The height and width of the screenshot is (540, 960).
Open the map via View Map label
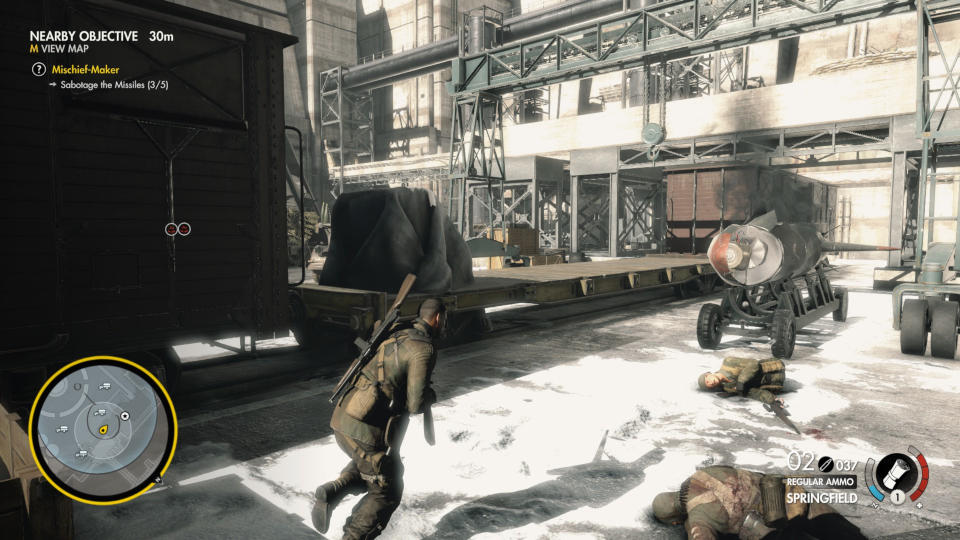tap(68, 52)
